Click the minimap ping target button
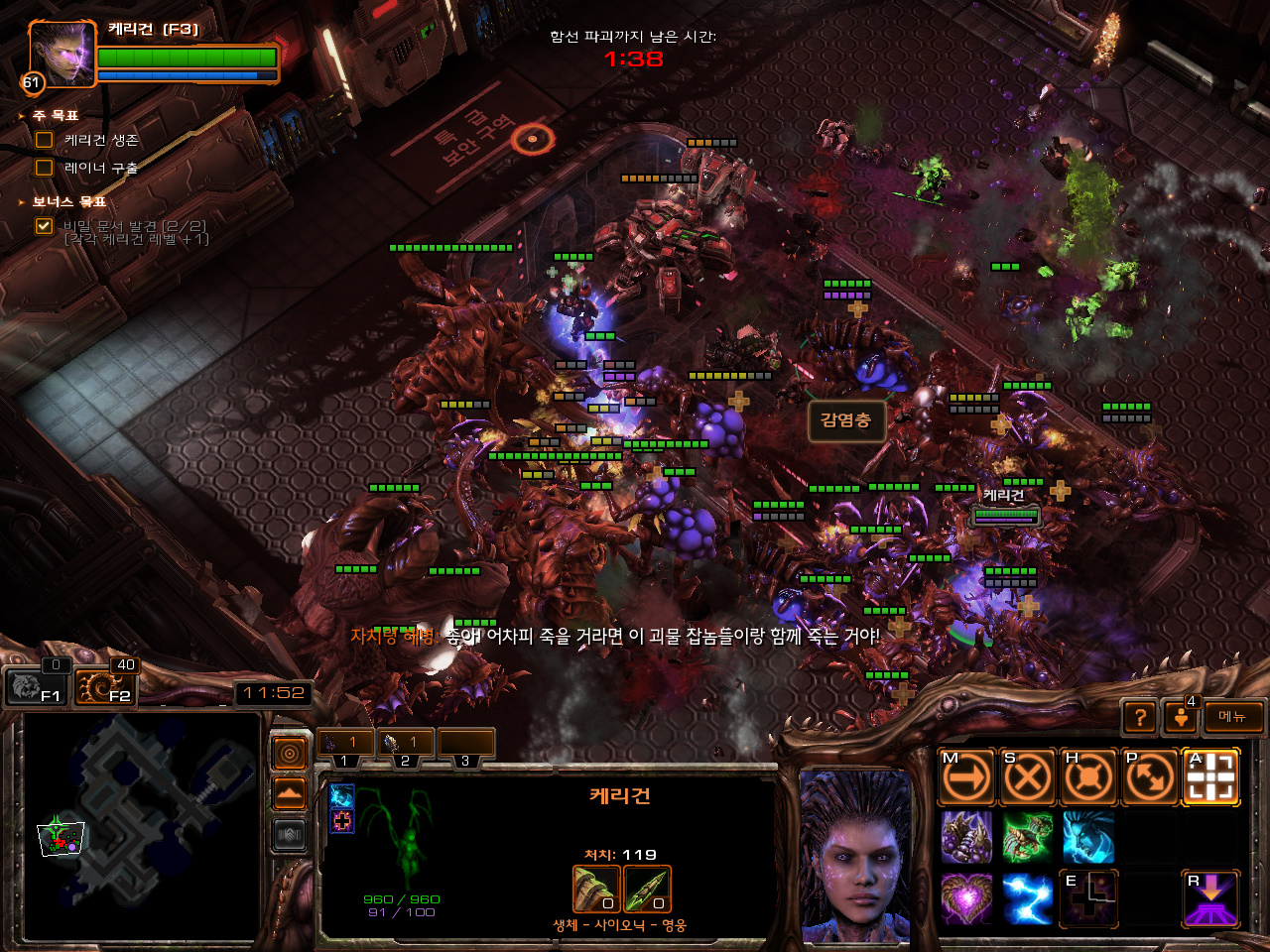This screenshot has width=1270, height=952. click(289, 755)
